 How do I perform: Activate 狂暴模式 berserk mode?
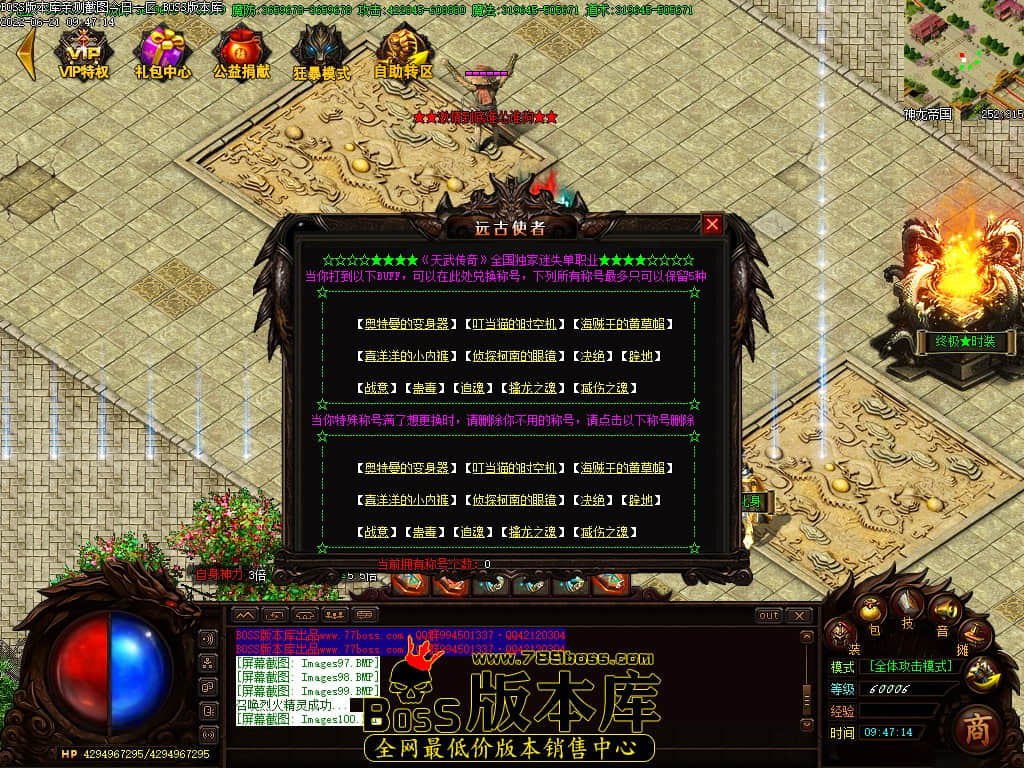(321, 52)
